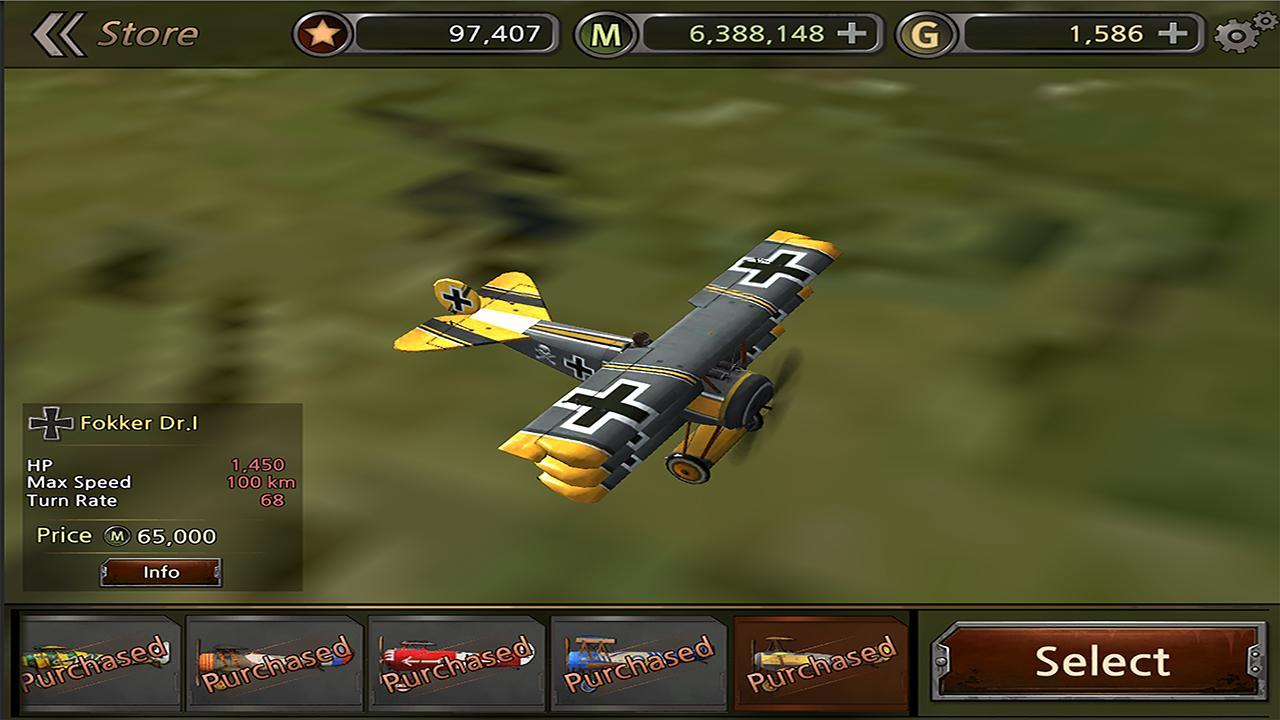Choose the red plane thumbnail
The width and height of the screenshot is (1280, 720).
pos(453,662)
